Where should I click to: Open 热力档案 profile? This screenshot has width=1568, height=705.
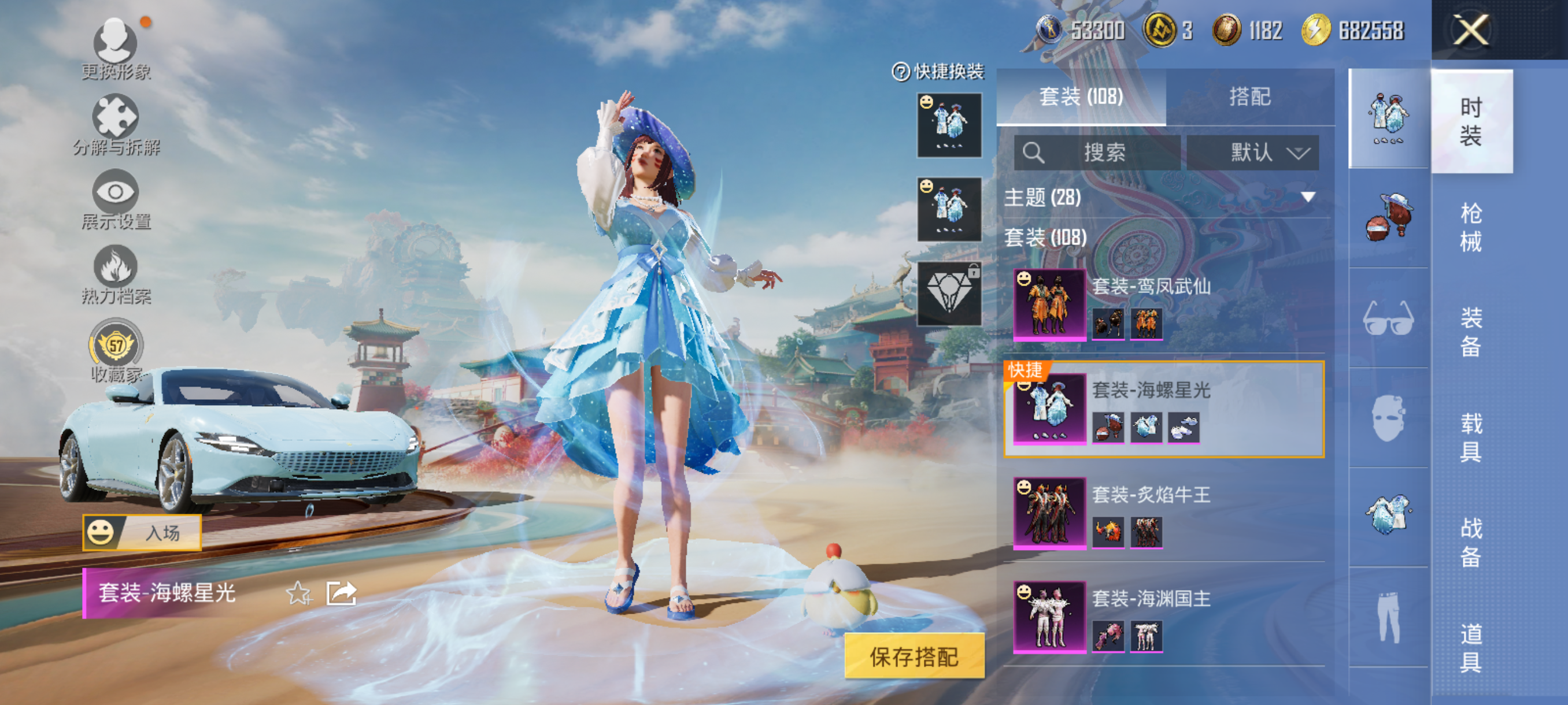[116, 274]
